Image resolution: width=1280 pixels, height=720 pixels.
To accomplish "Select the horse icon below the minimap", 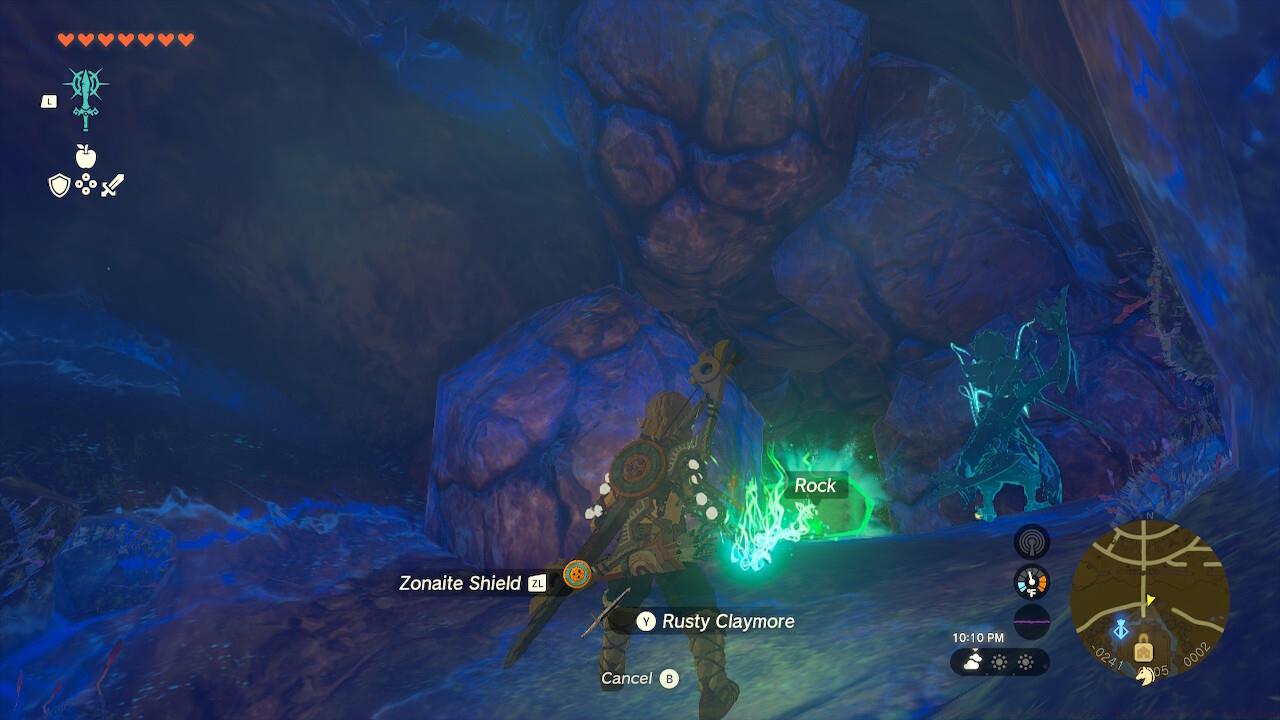I will pyautogui.click(x=1145, y=677).
